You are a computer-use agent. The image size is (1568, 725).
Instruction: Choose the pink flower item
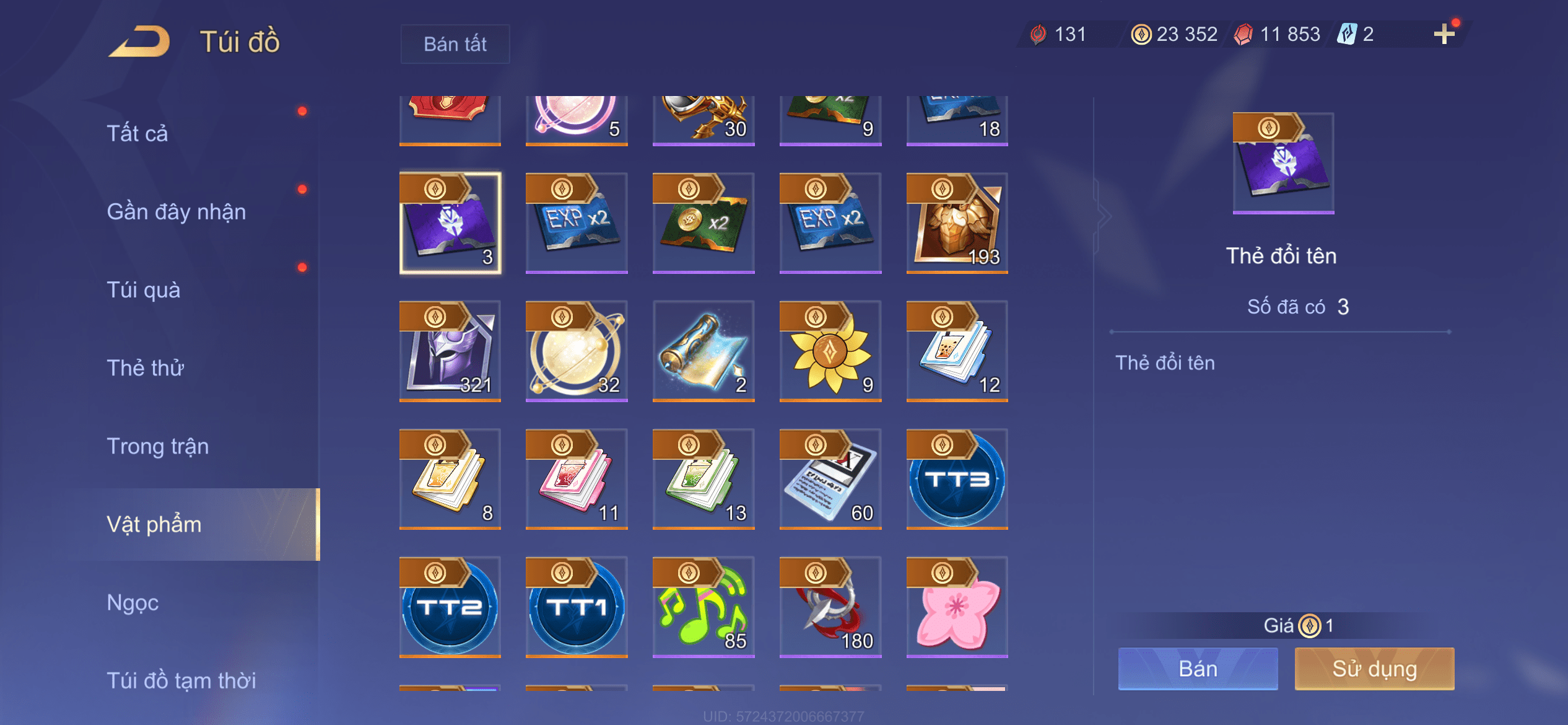coord(957,607)
